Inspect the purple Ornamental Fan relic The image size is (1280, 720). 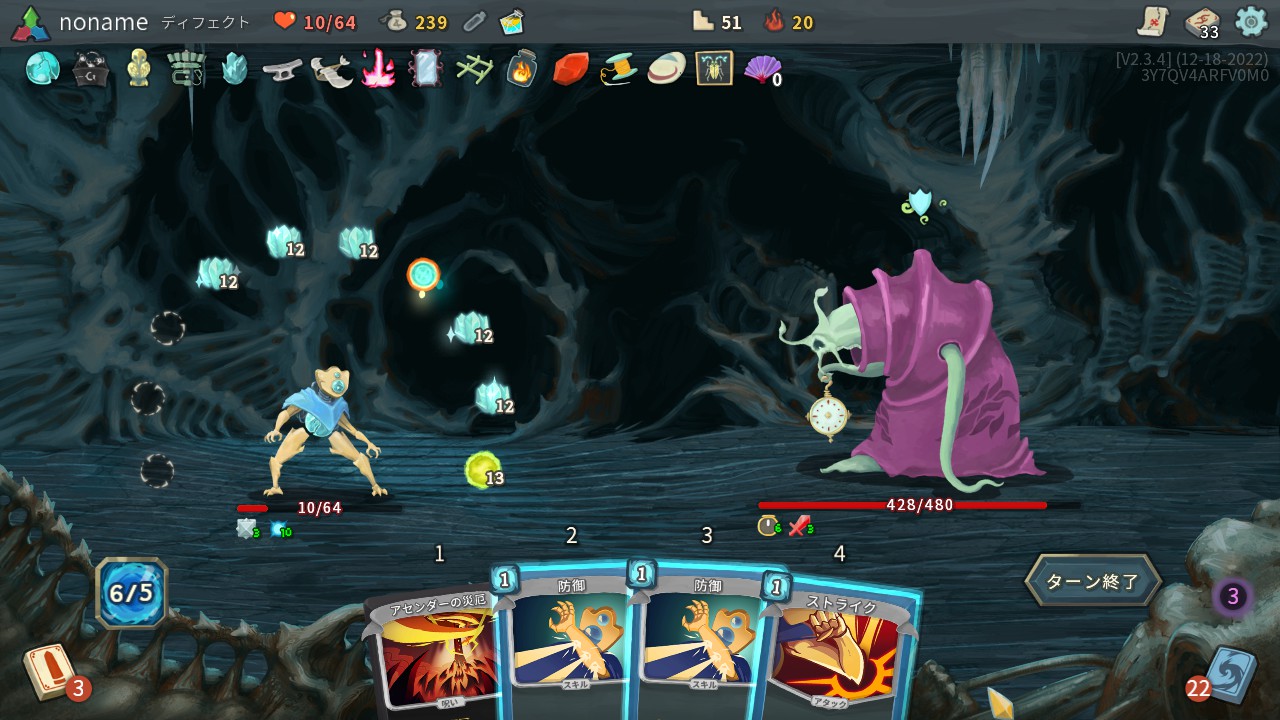[762, 68]
